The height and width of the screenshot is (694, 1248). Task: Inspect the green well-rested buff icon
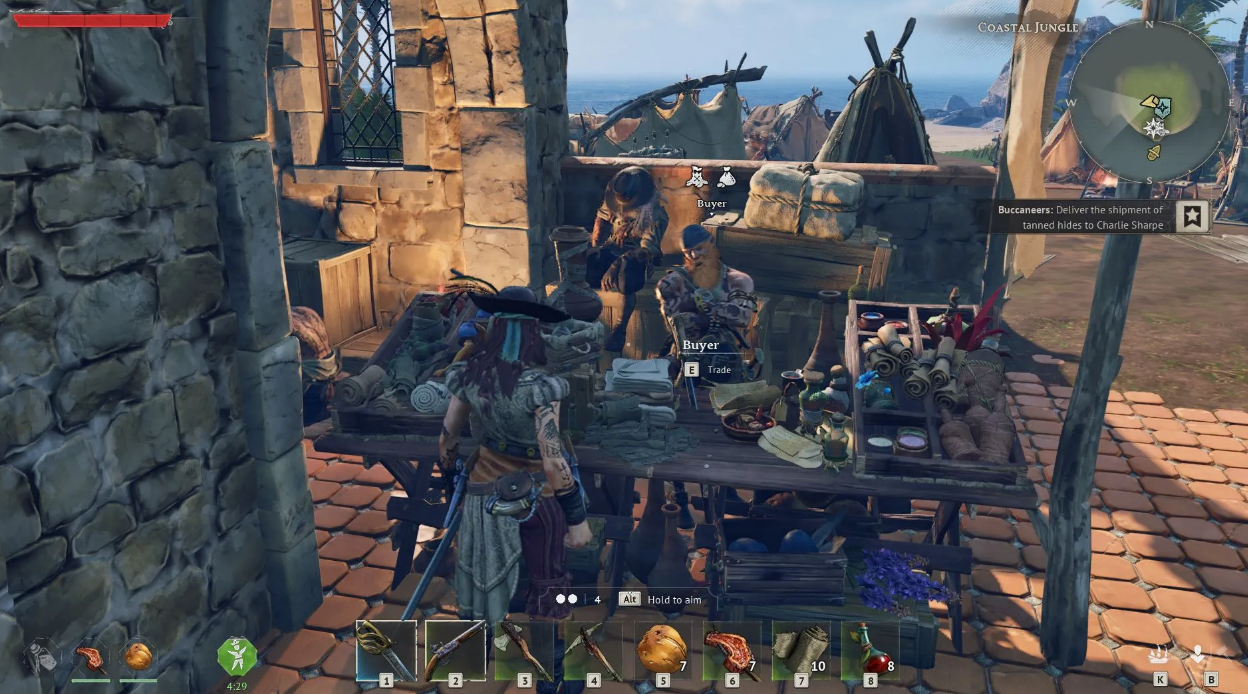(237, 656)
